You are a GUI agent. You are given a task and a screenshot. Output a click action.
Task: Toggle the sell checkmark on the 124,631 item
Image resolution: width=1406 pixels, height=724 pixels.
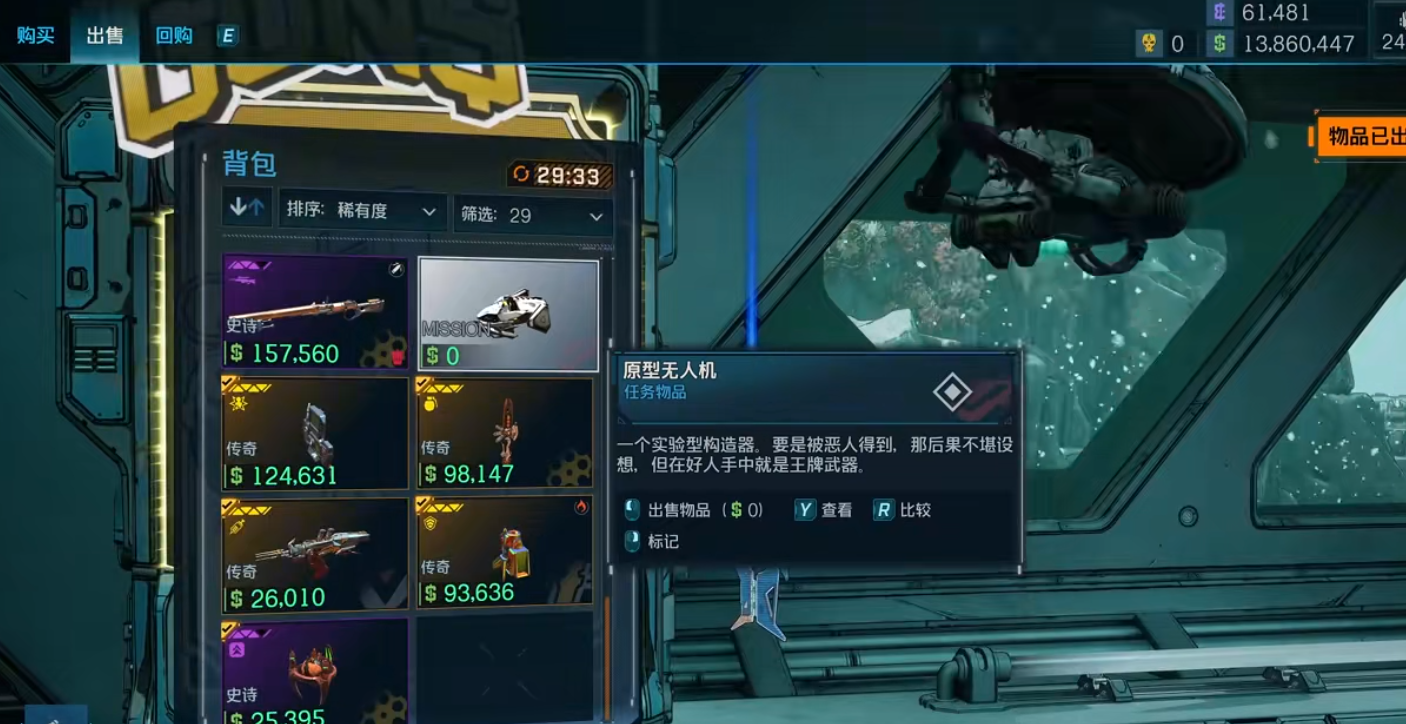(227, 380)
